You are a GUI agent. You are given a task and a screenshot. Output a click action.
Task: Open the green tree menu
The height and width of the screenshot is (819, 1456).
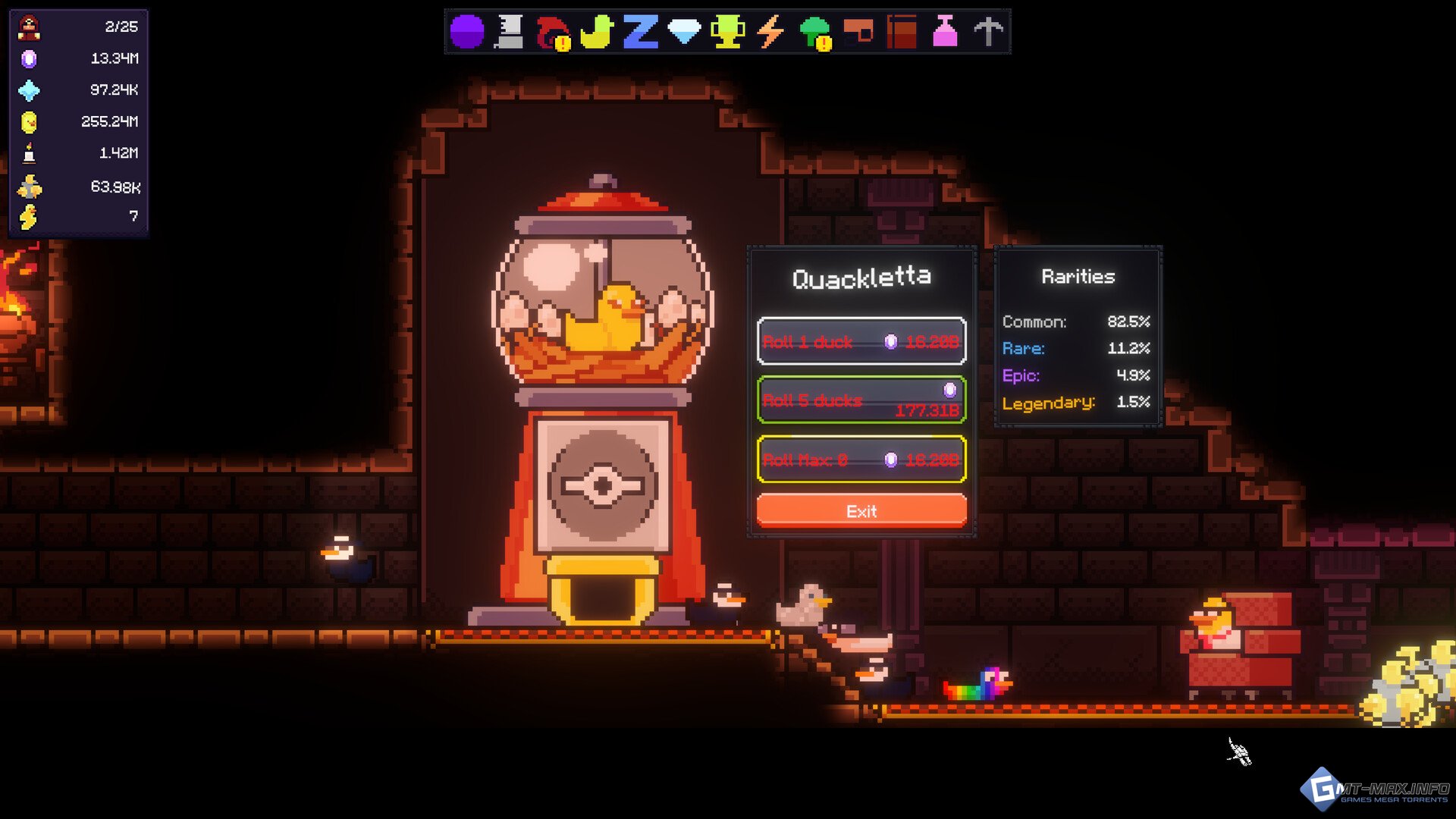tap(814, 32)
